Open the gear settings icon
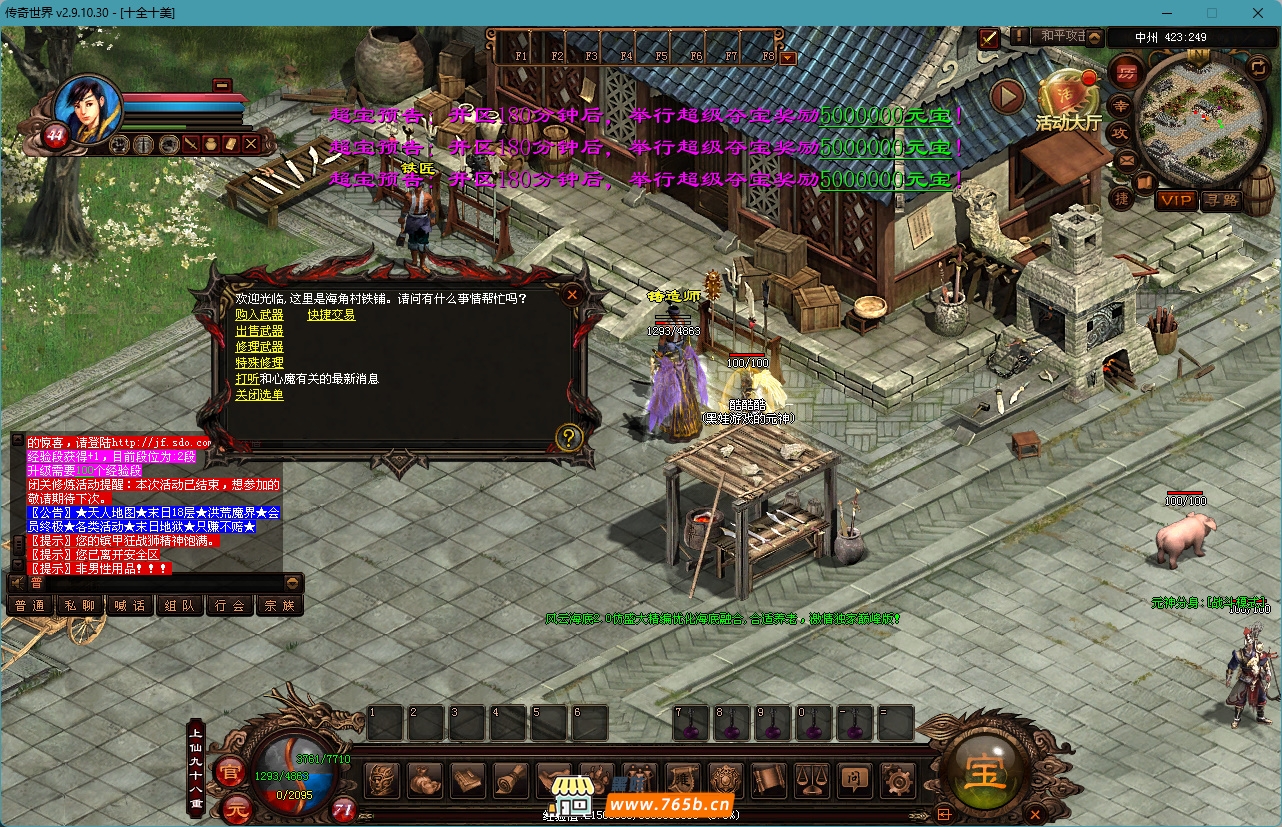1282x827 pixels. coord(896,779)
